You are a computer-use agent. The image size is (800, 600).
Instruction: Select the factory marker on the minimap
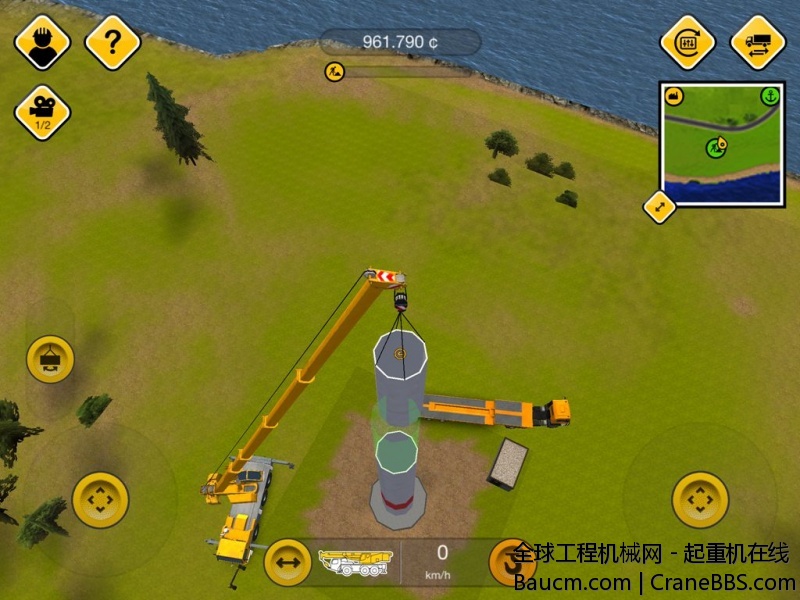pos(674,97)
